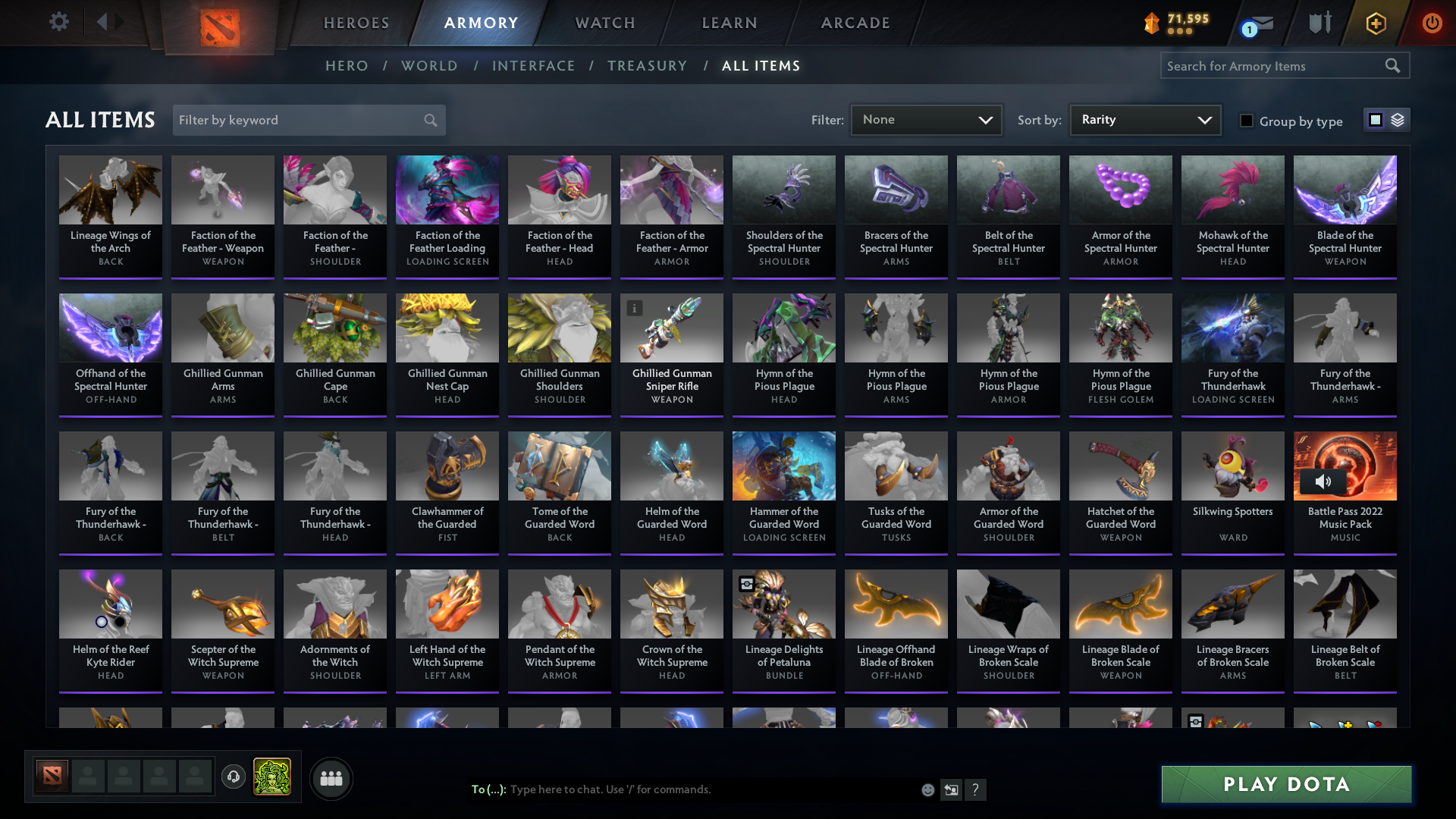Open the armory gift/add item icon
The image size is (1456, 819).
pos(1376,23)
